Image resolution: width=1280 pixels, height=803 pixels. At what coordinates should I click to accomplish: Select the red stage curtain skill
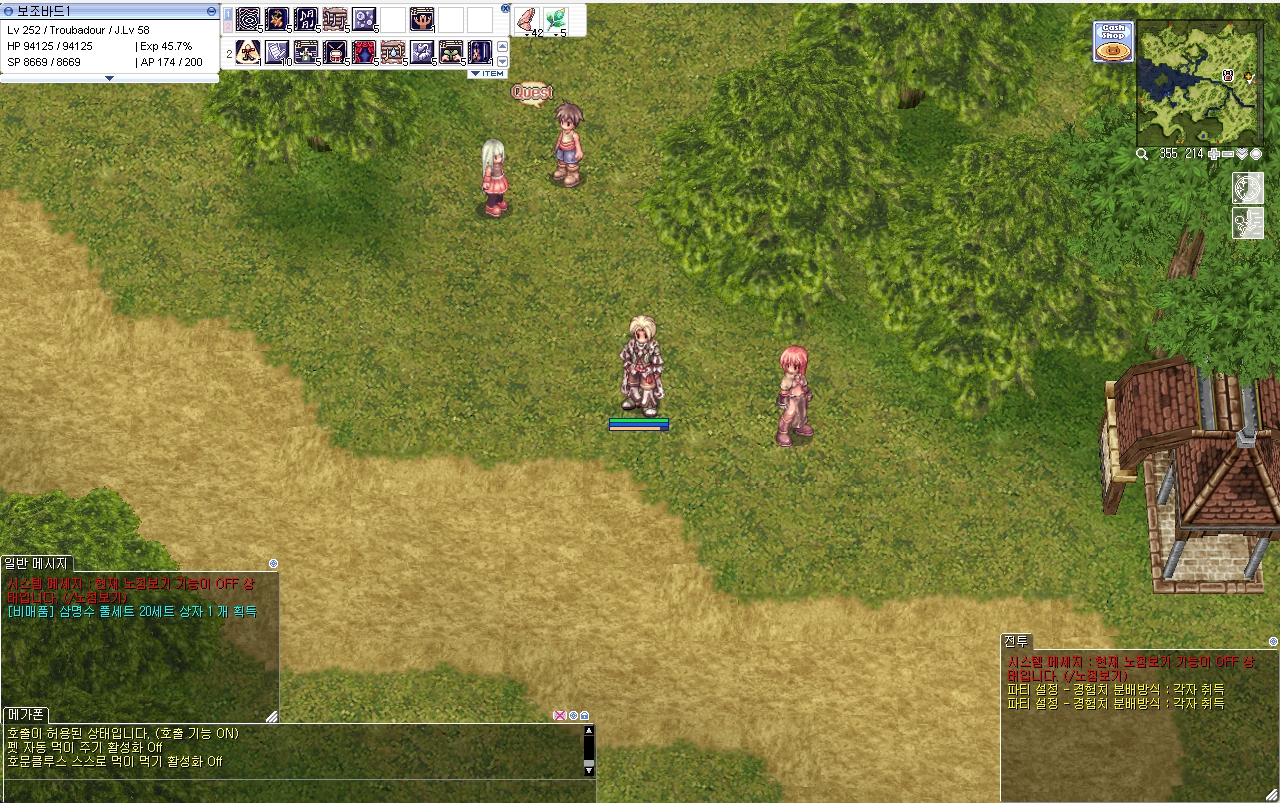pyautogui.click(x=364, y=51)
